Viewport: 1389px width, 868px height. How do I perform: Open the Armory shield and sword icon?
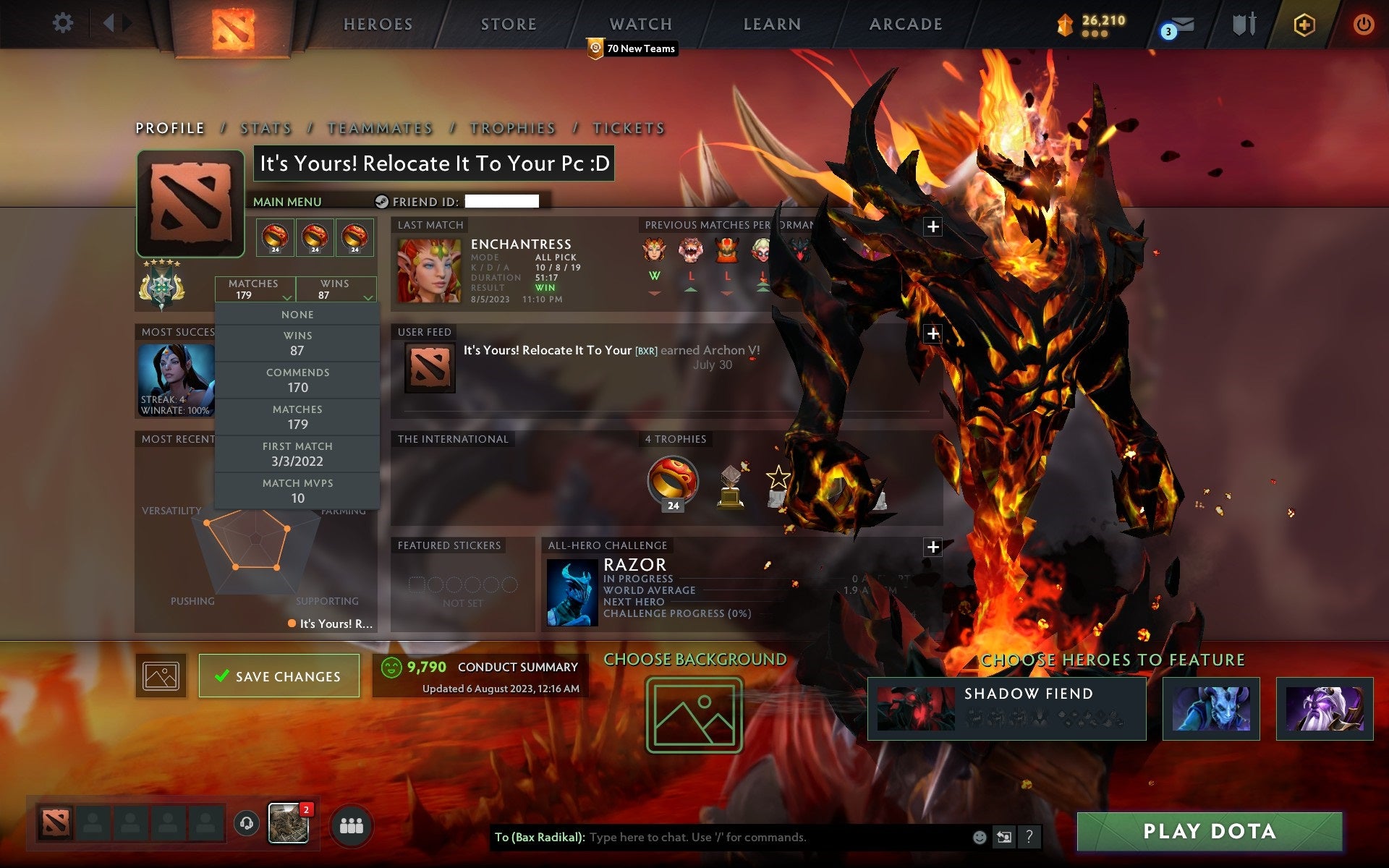pyautogui.click(x=1242, y=24)
